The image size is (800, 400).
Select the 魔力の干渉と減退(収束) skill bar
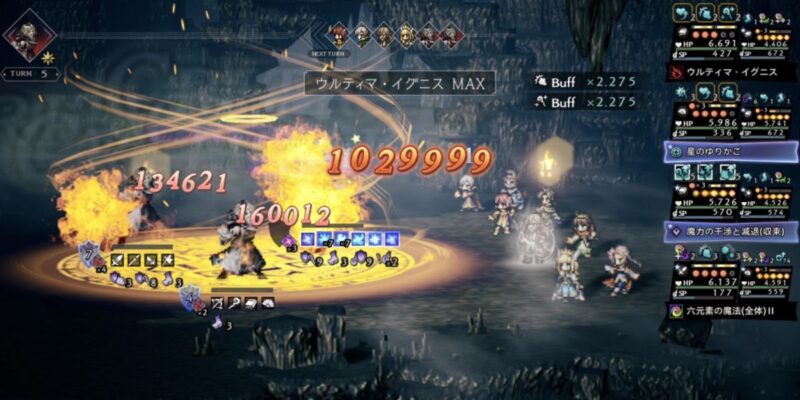[x=731, y=231]
